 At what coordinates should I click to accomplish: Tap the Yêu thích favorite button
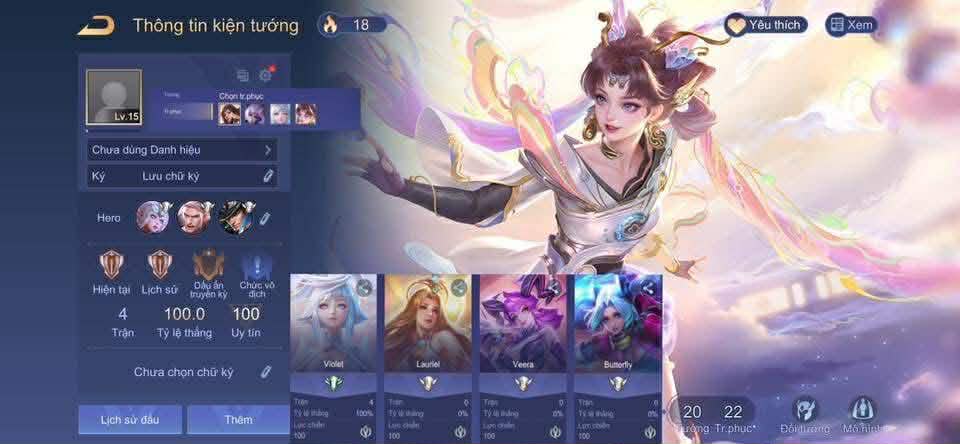click(765, 25)
